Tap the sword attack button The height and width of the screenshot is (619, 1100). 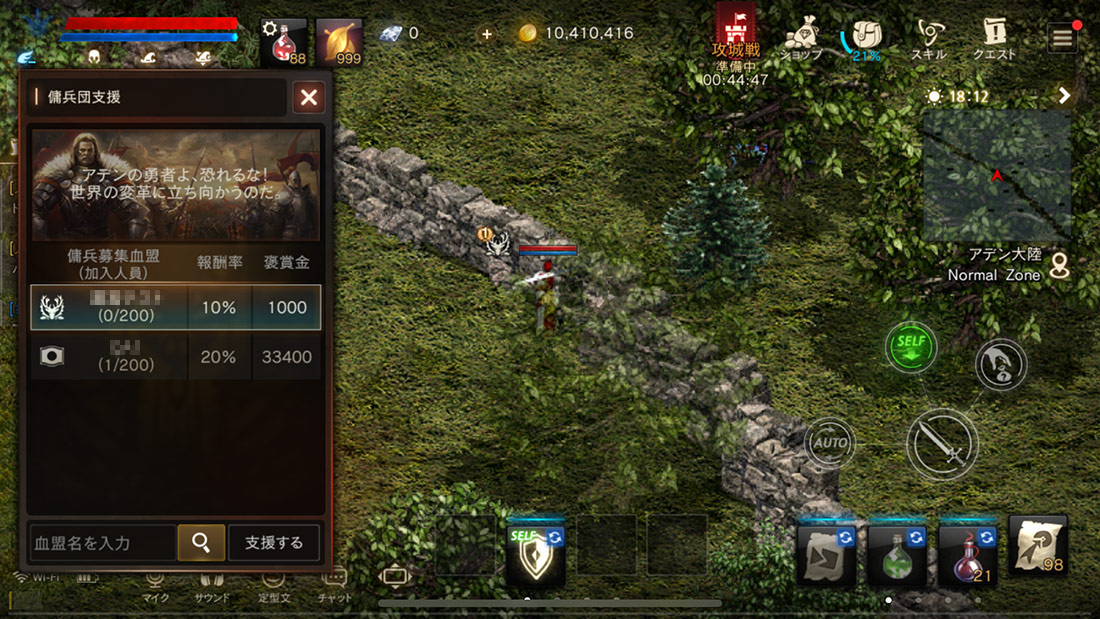click(942, 443)
